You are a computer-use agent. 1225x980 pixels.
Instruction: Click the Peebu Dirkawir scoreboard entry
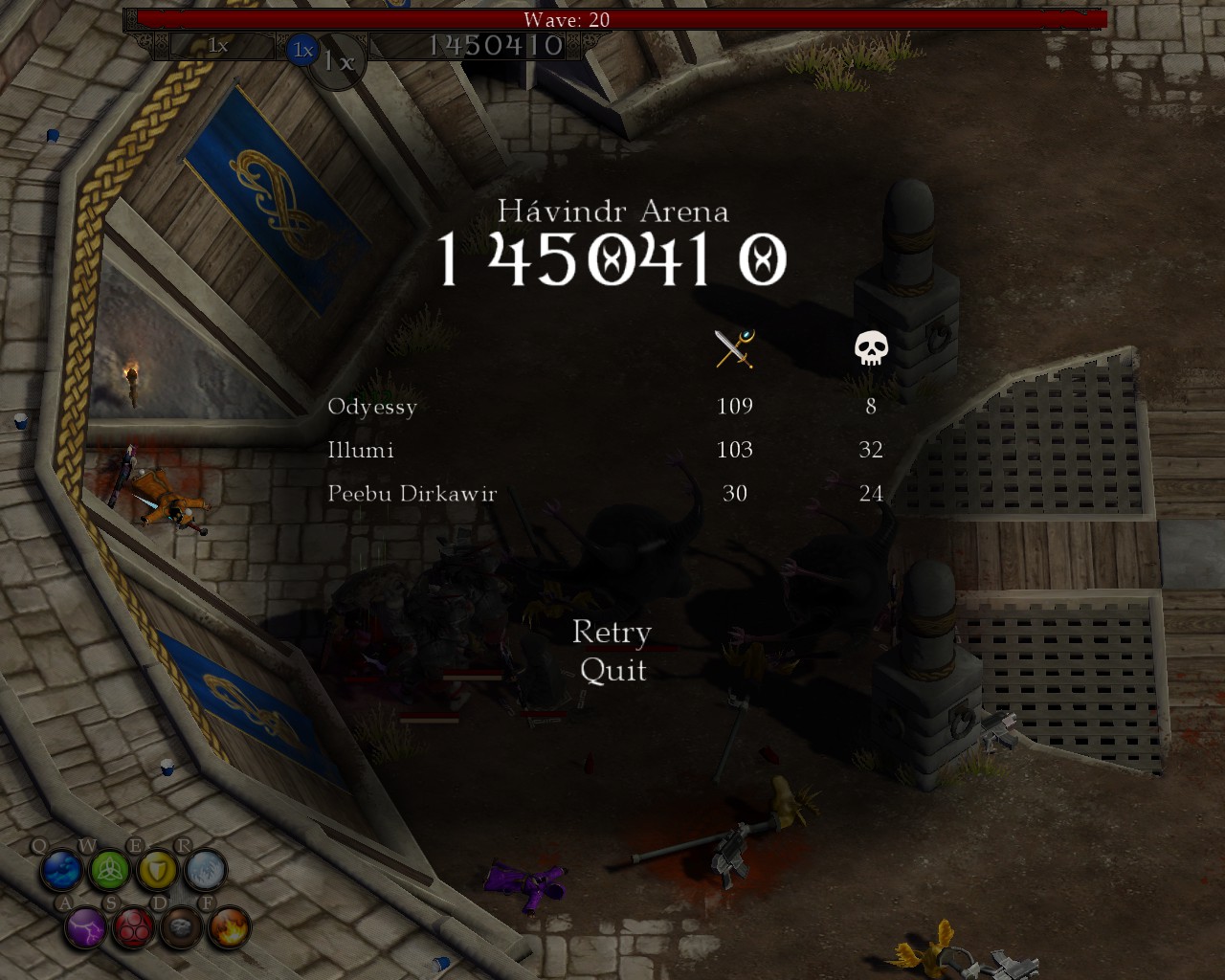(412, 494)
